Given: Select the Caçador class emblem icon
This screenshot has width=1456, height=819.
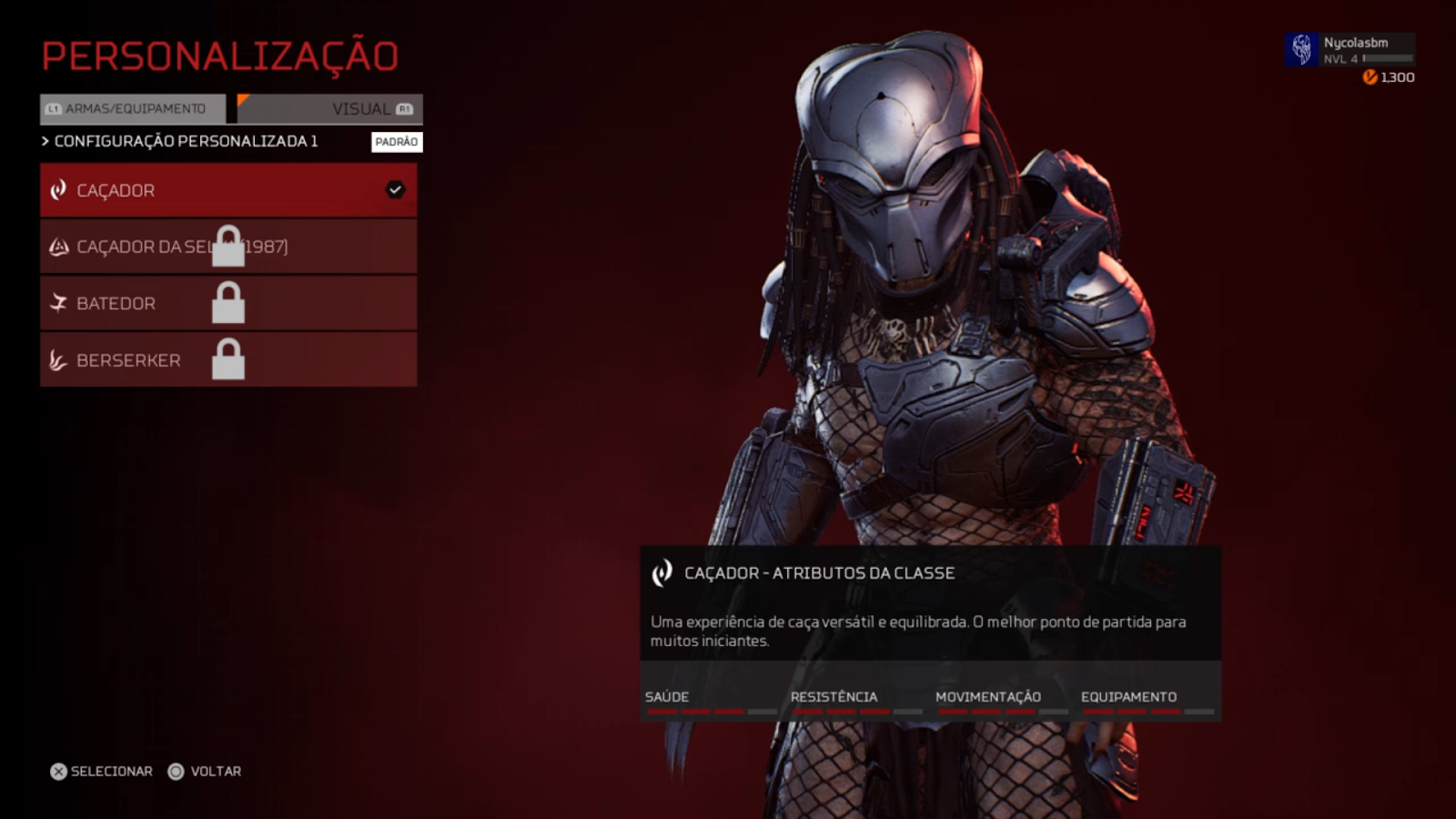Looking at the screenshot, I should 56,189.
